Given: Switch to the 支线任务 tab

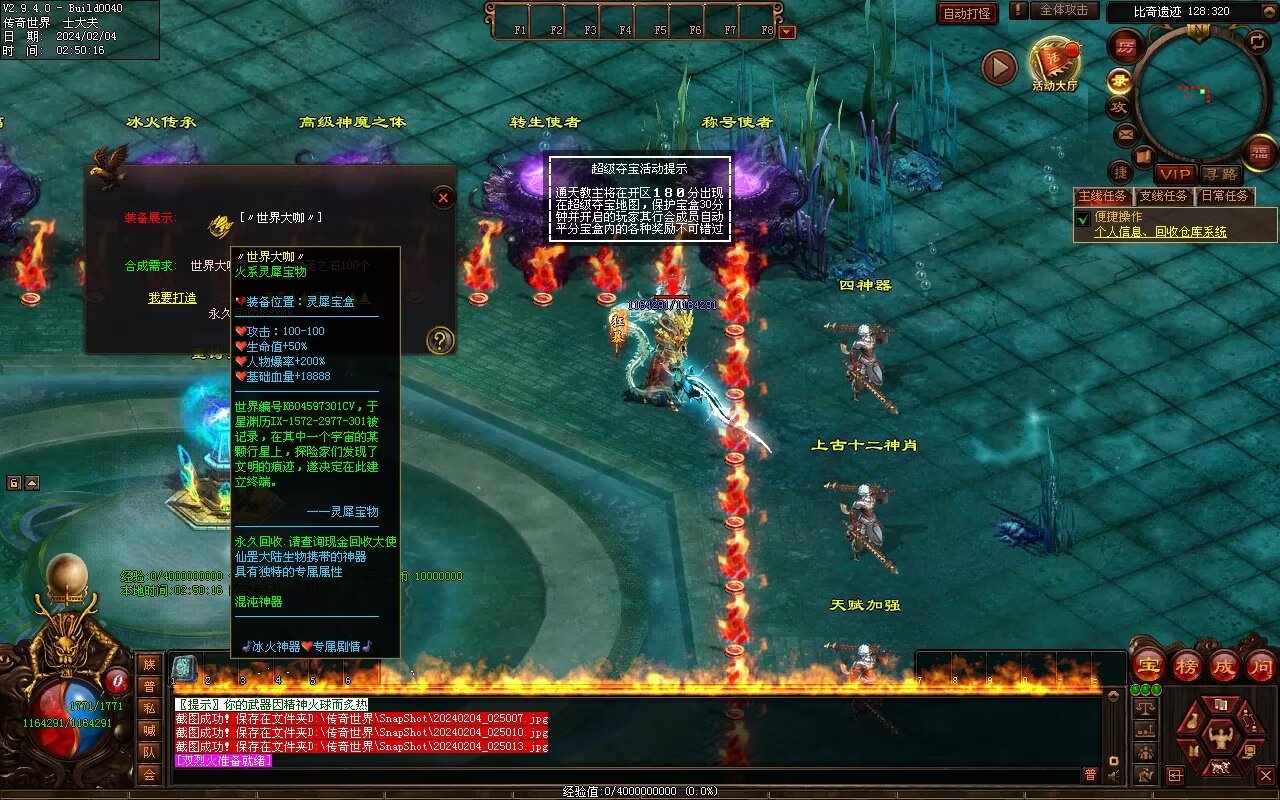Looking at the screenshot, I should click(1164, 196).
